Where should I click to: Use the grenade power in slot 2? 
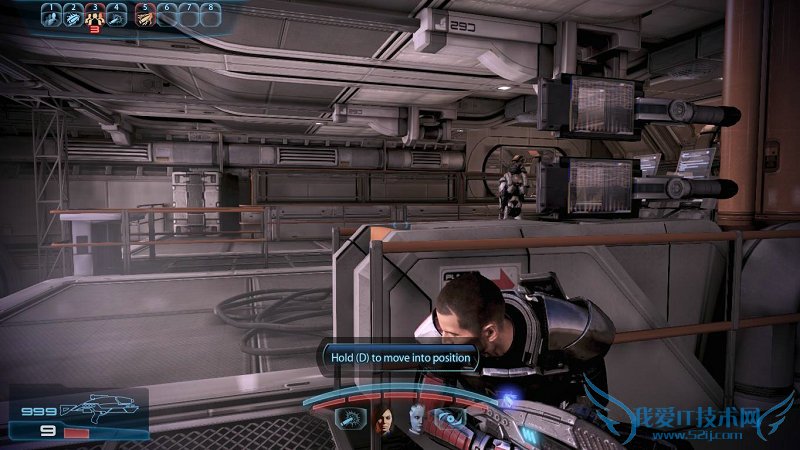[72, 15]
